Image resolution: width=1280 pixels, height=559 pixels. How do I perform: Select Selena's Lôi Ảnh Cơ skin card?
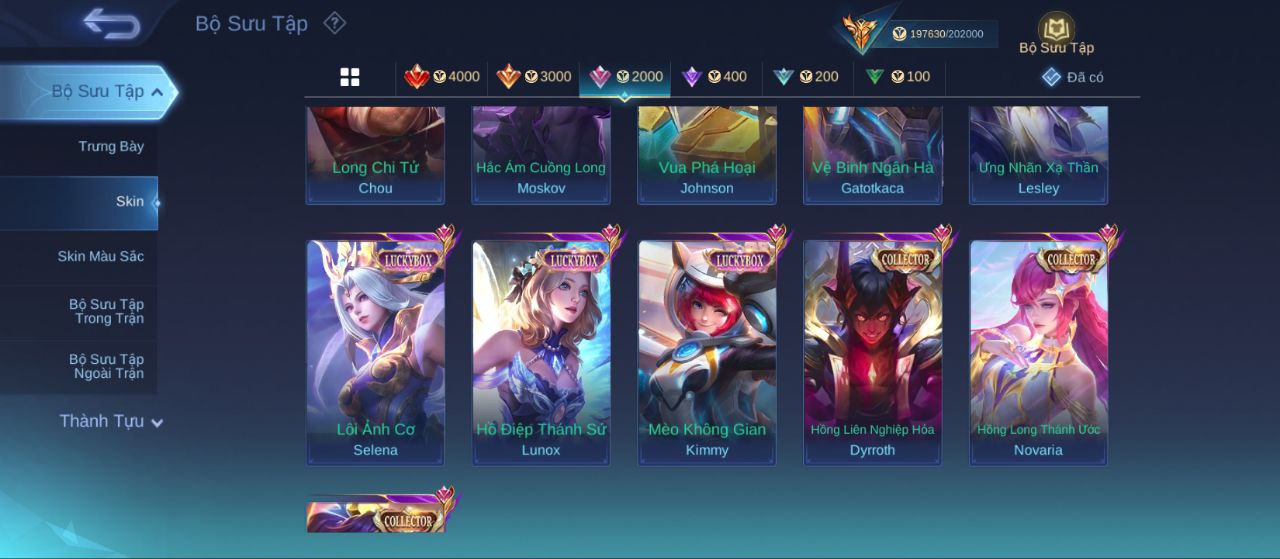click(x=375, y=352)
